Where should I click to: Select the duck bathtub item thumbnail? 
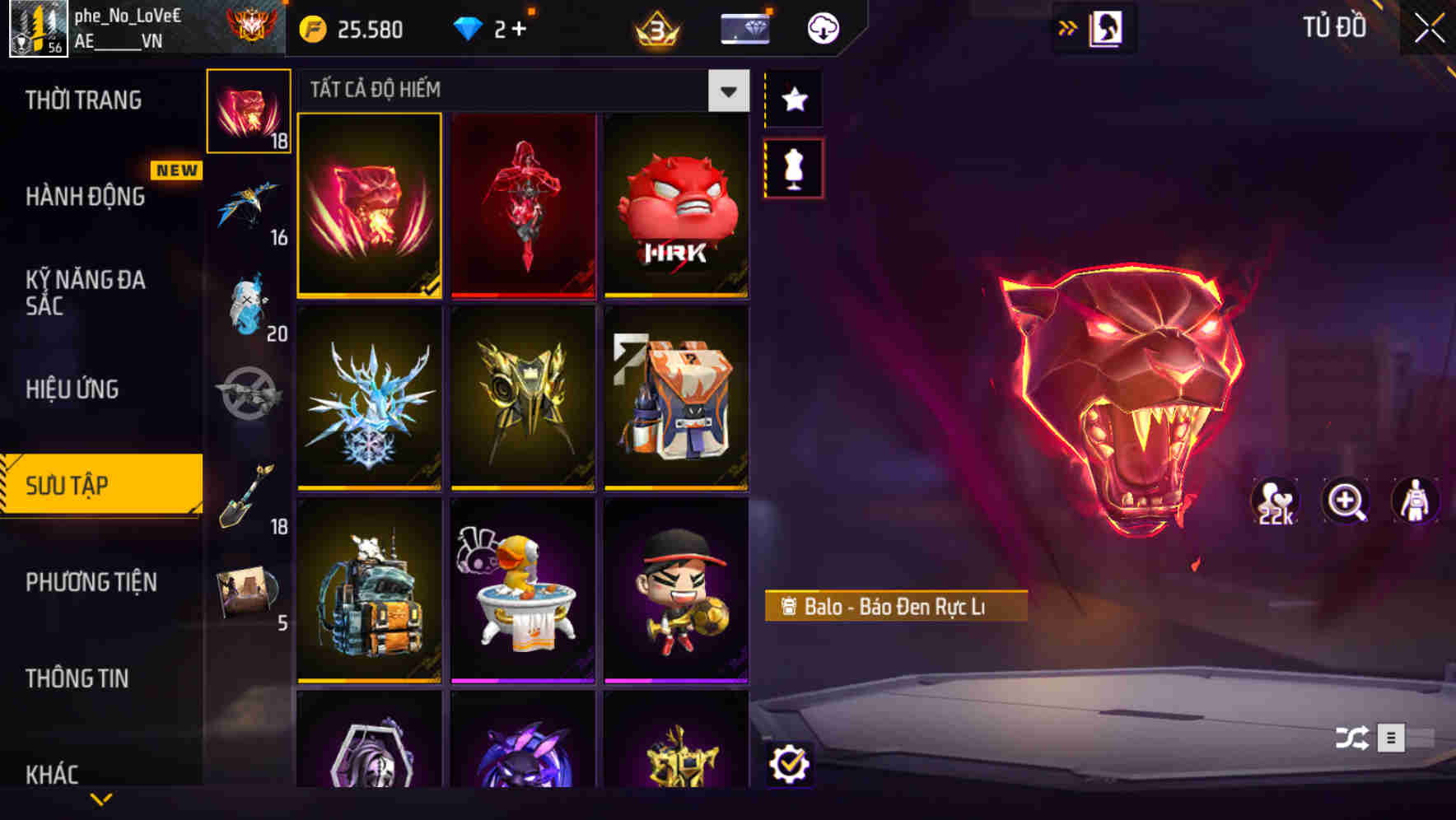[522, 593]
